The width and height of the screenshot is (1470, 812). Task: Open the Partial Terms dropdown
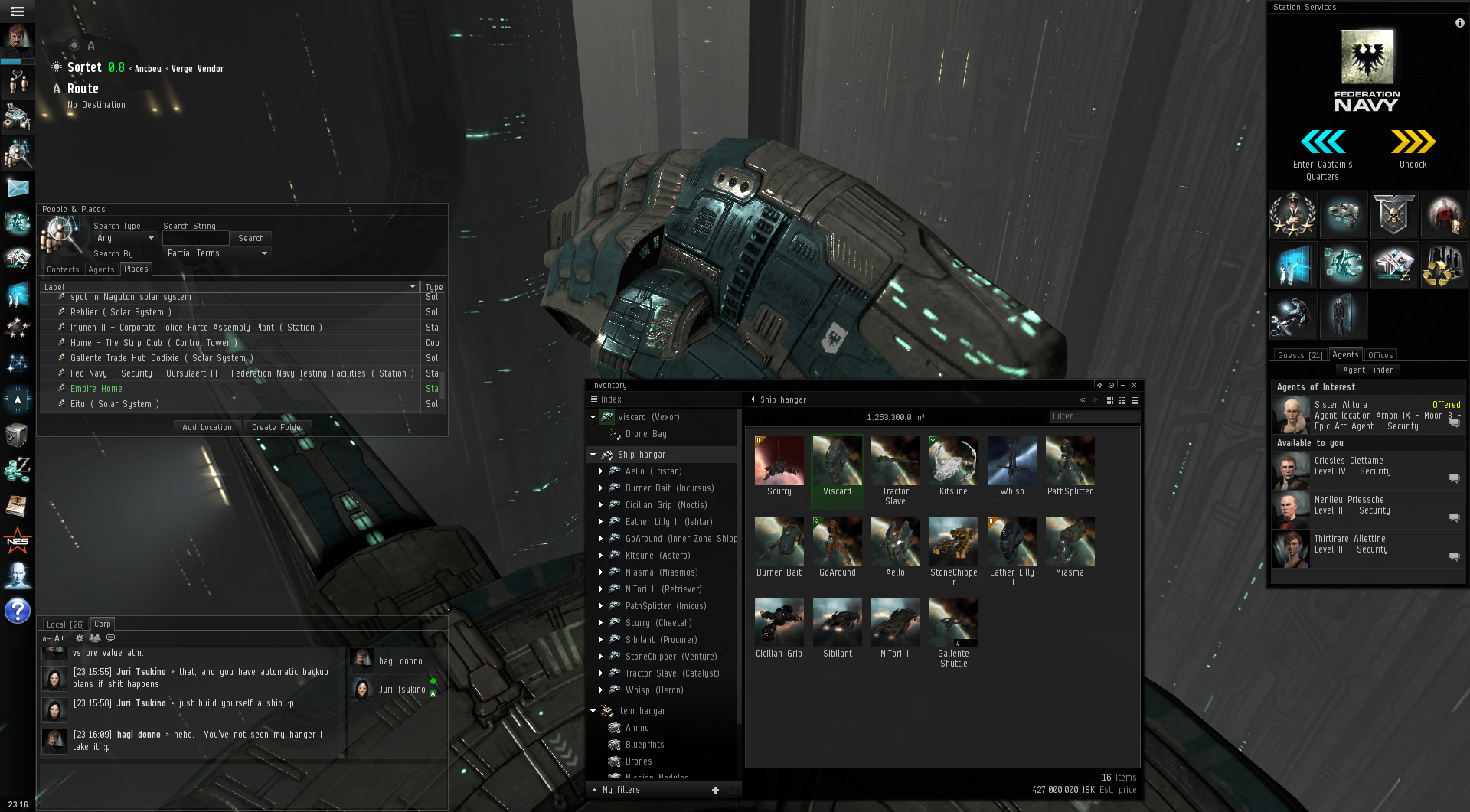coord(217,253)
